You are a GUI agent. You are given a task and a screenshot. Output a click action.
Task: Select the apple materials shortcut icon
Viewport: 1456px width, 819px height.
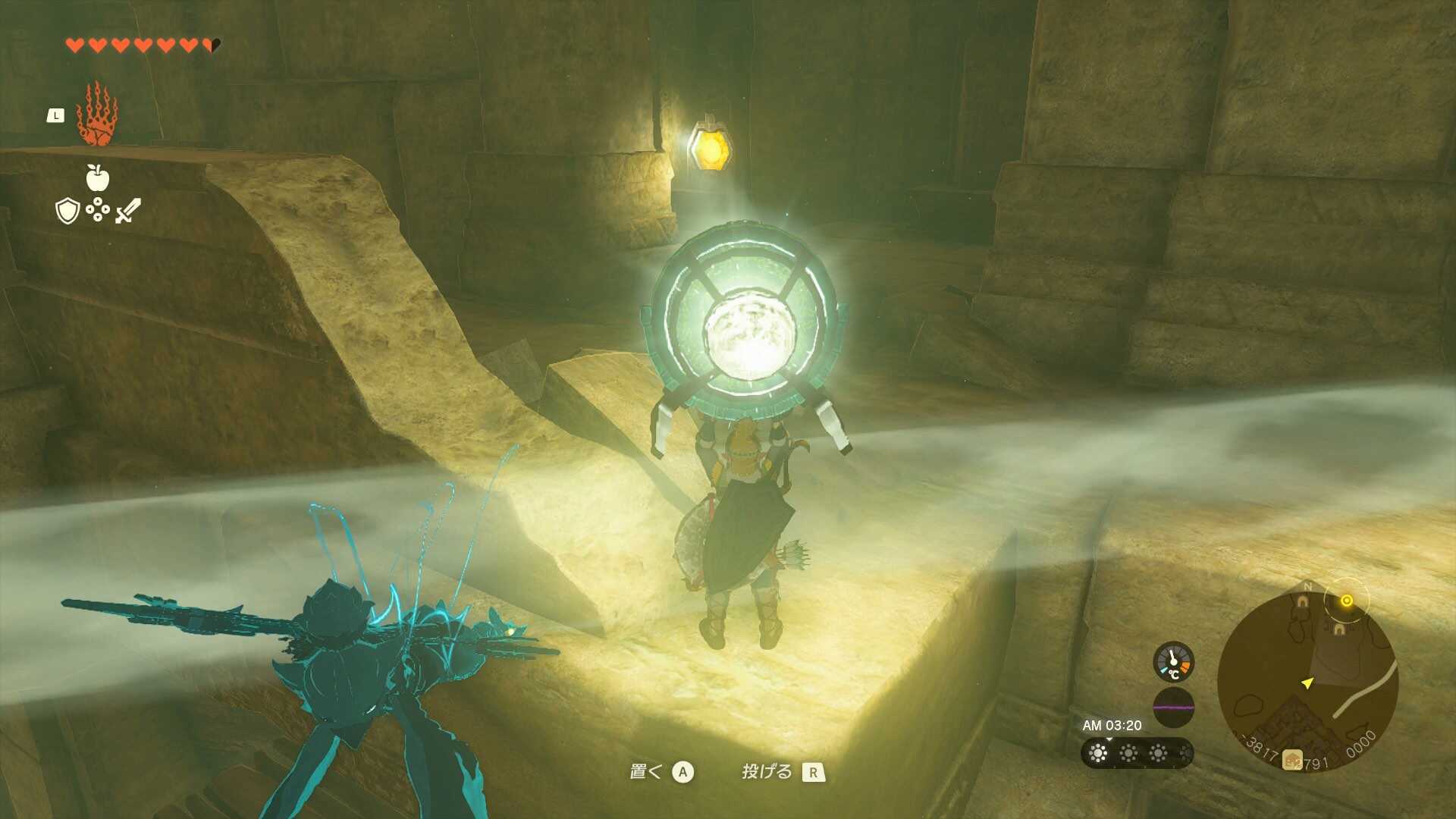click(97, 178)
